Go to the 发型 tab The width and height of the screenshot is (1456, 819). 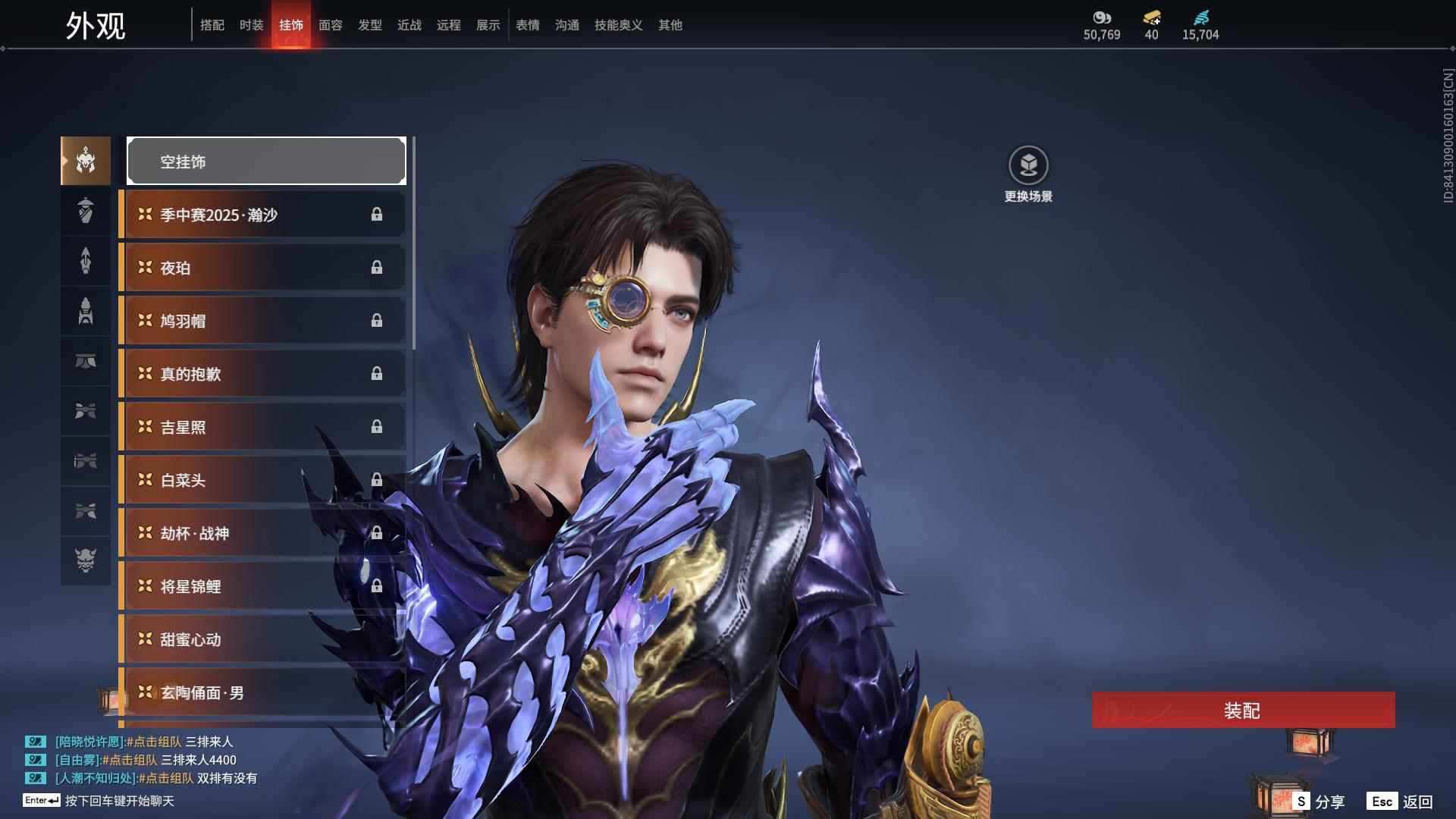click(x=369, y=25)
